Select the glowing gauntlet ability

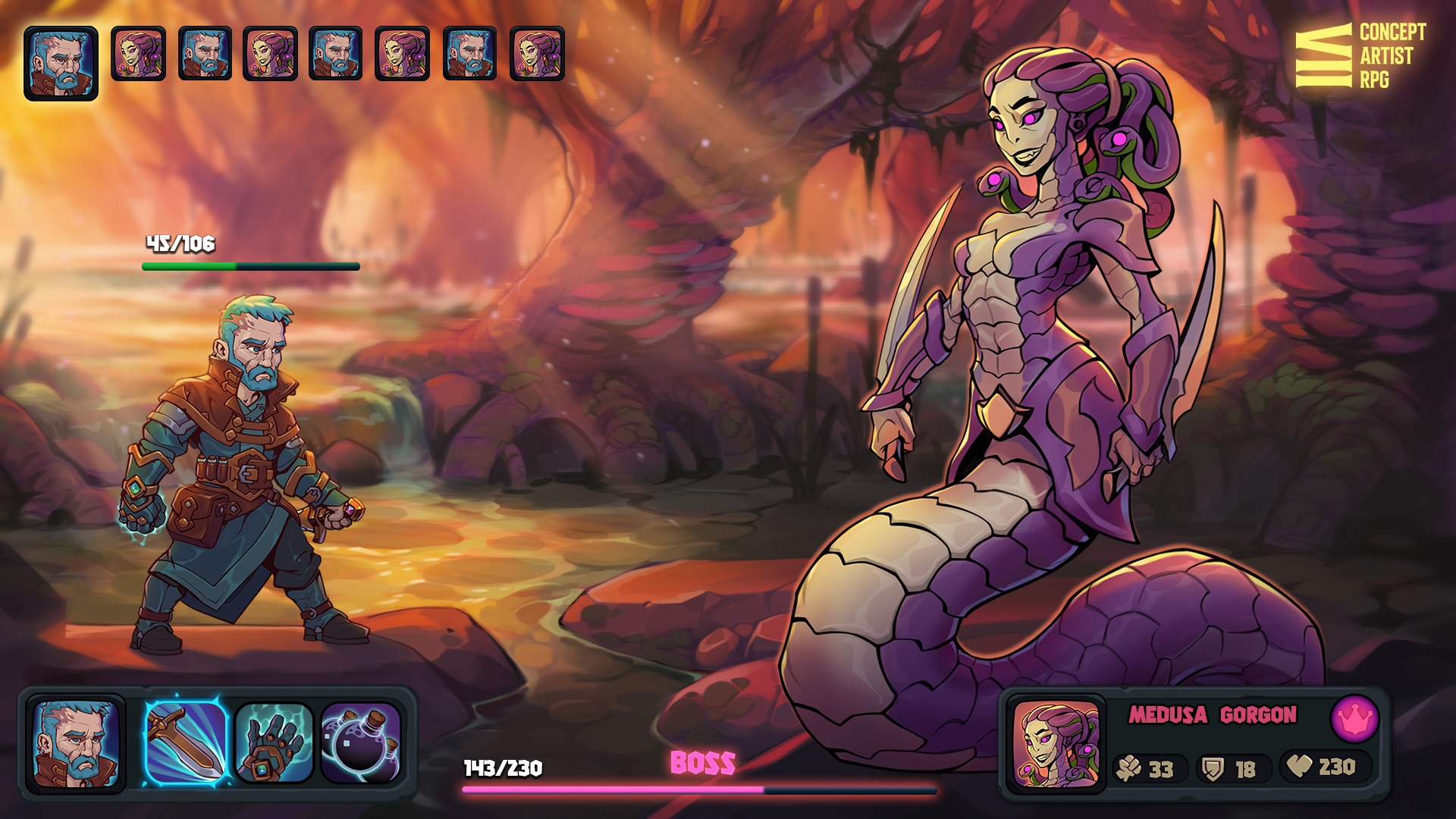[x=274, y=743]
